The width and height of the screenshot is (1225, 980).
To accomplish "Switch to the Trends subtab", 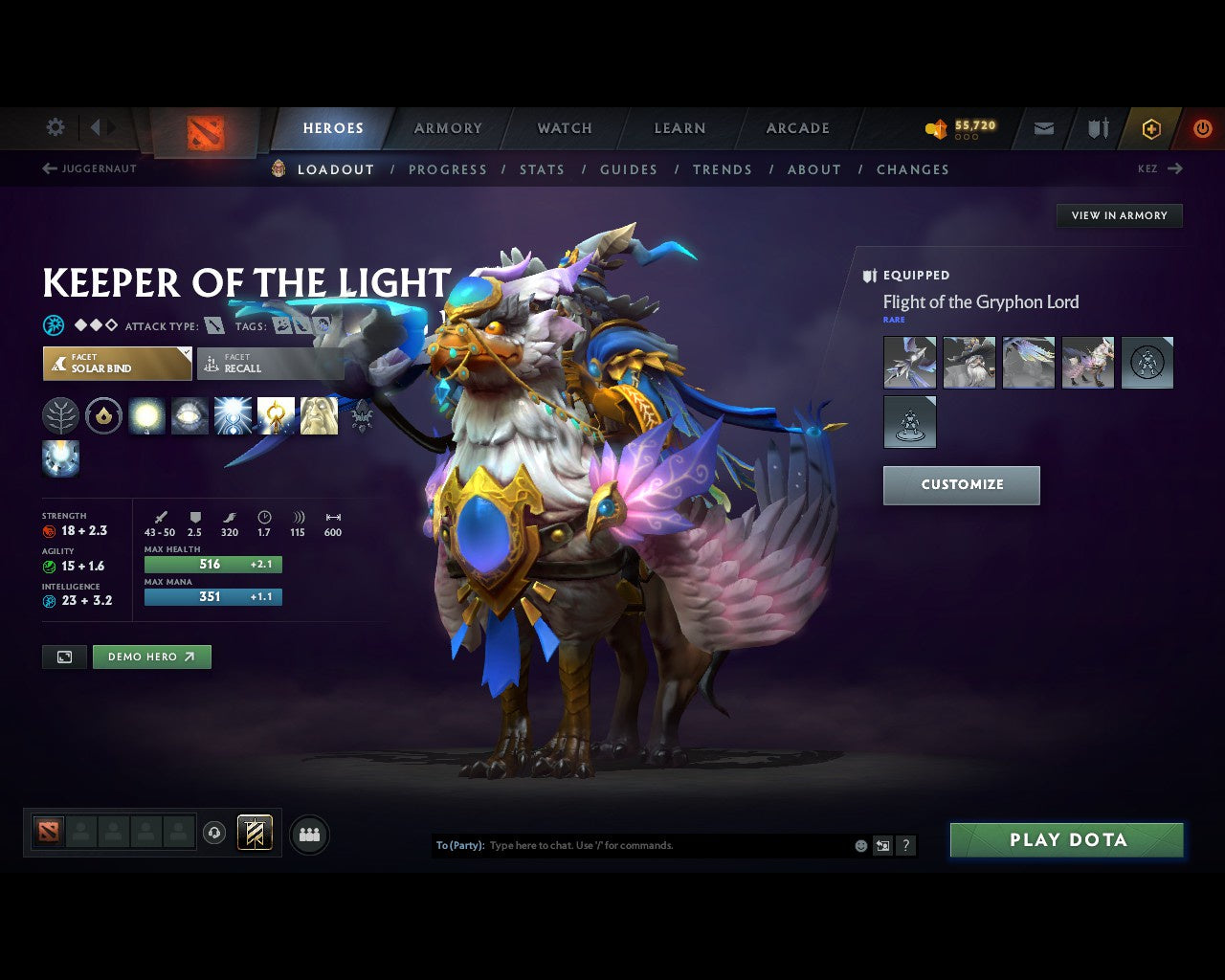I will click(723, 169).
